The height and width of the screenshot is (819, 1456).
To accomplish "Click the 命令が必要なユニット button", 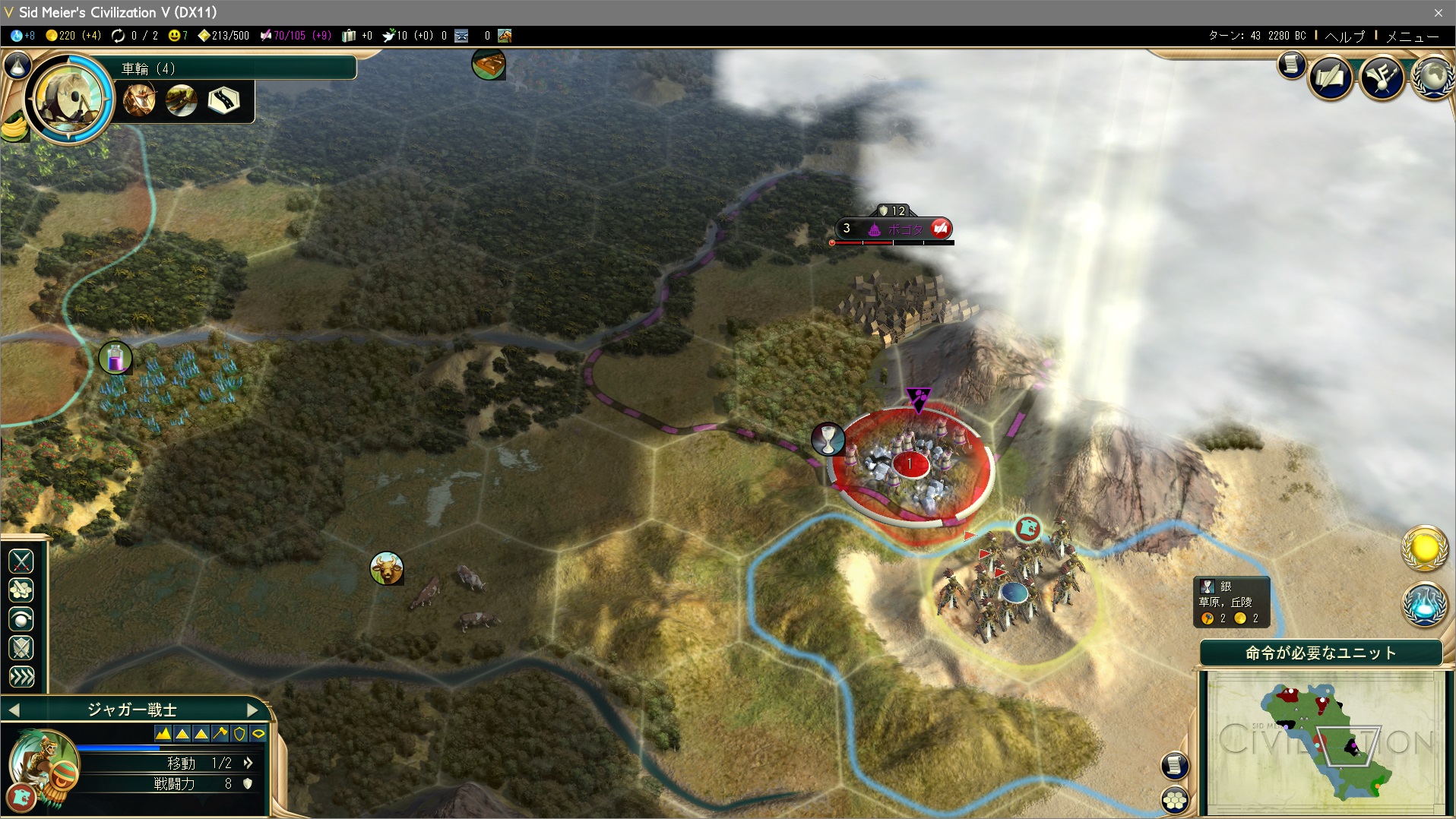I will click(1321, 653).
